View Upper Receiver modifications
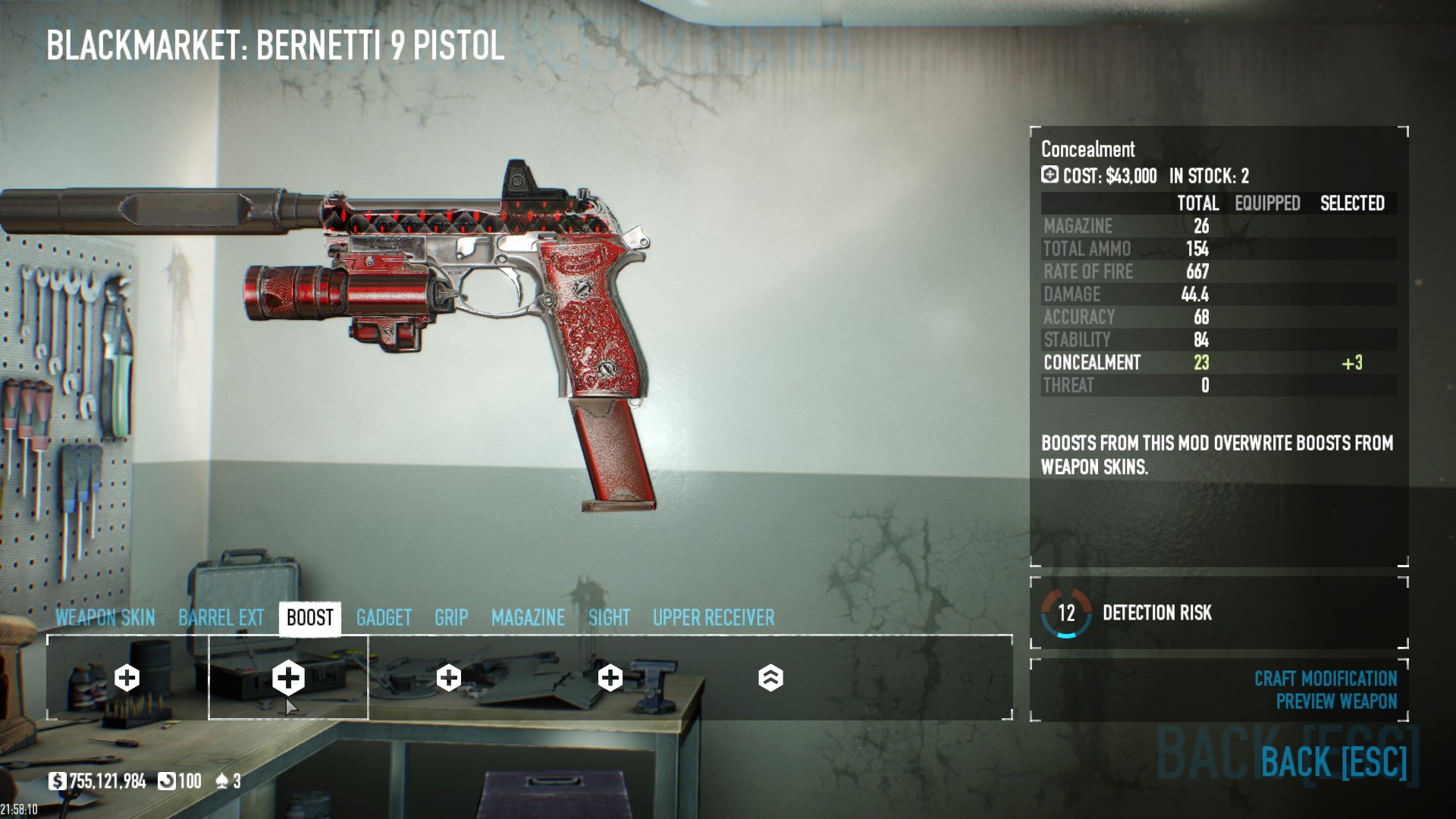This screenshot has width=1456, height=819. click(714, 618)
